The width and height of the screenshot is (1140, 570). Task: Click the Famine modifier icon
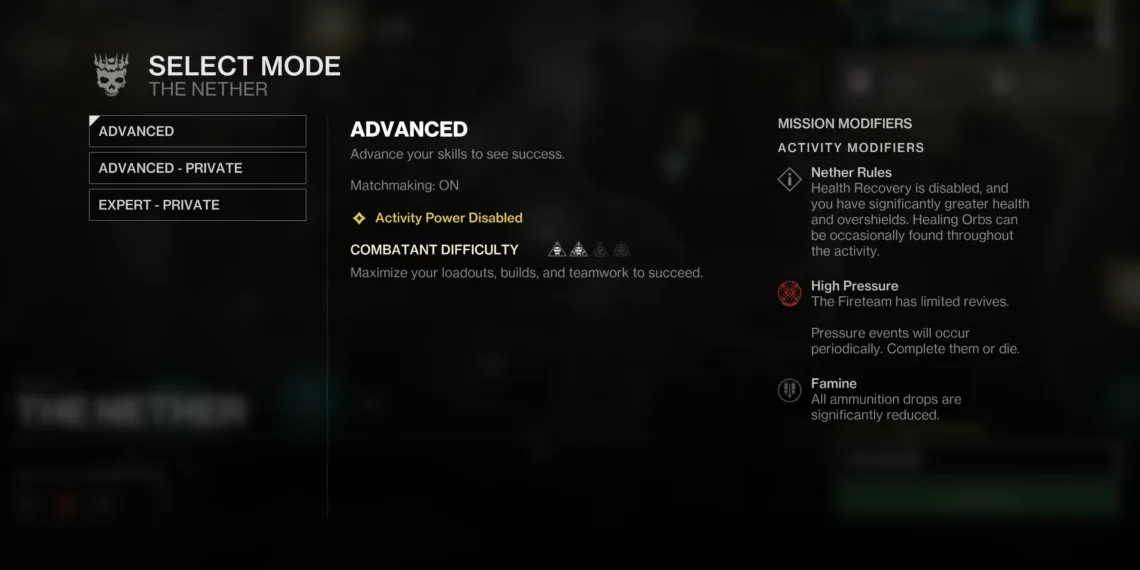coord(790,391)
